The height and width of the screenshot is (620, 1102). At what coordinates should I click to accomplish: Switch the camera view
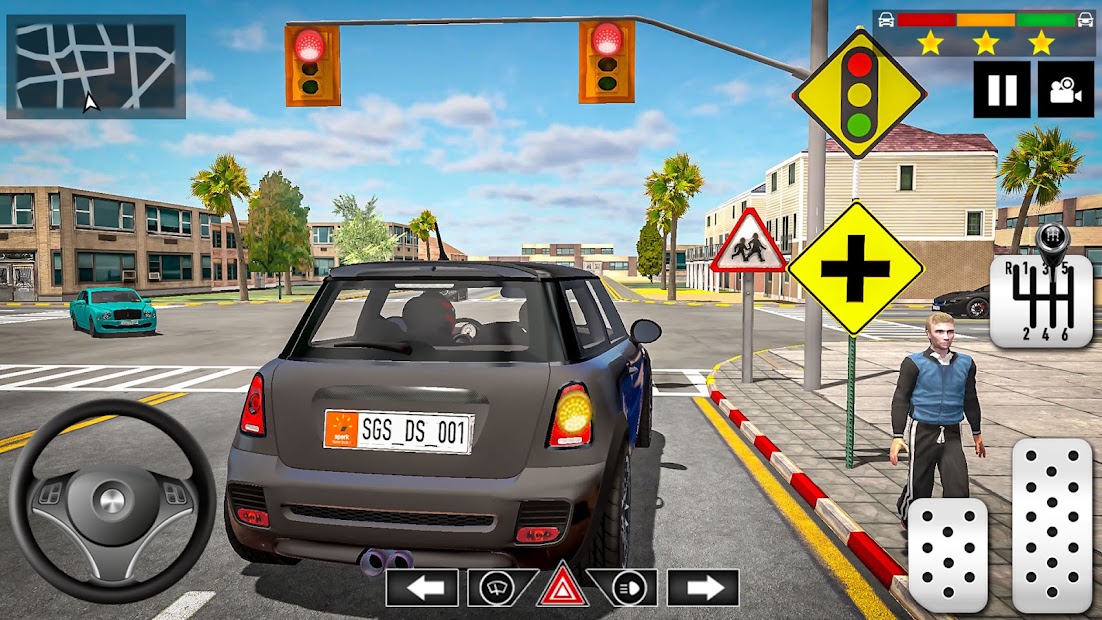point(1065,89)
